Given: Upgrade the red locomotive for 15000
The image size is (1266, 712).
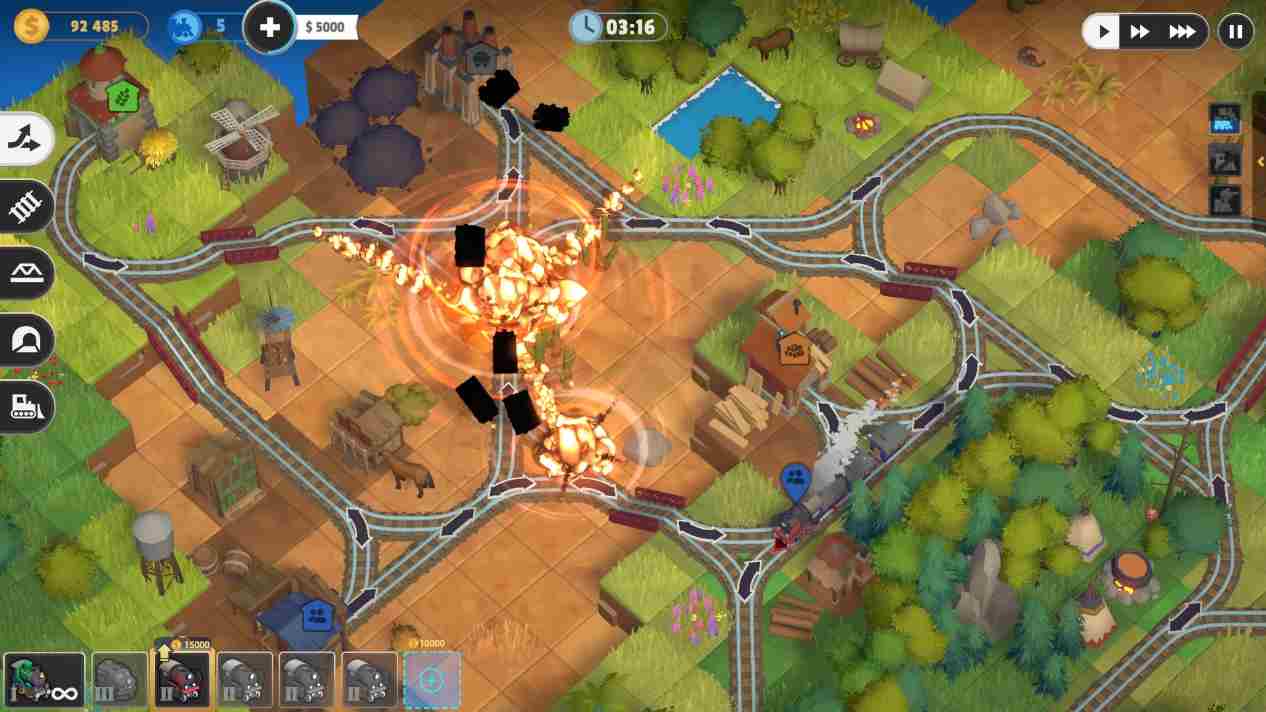Looking at the screenshot, I should point(182,679).
